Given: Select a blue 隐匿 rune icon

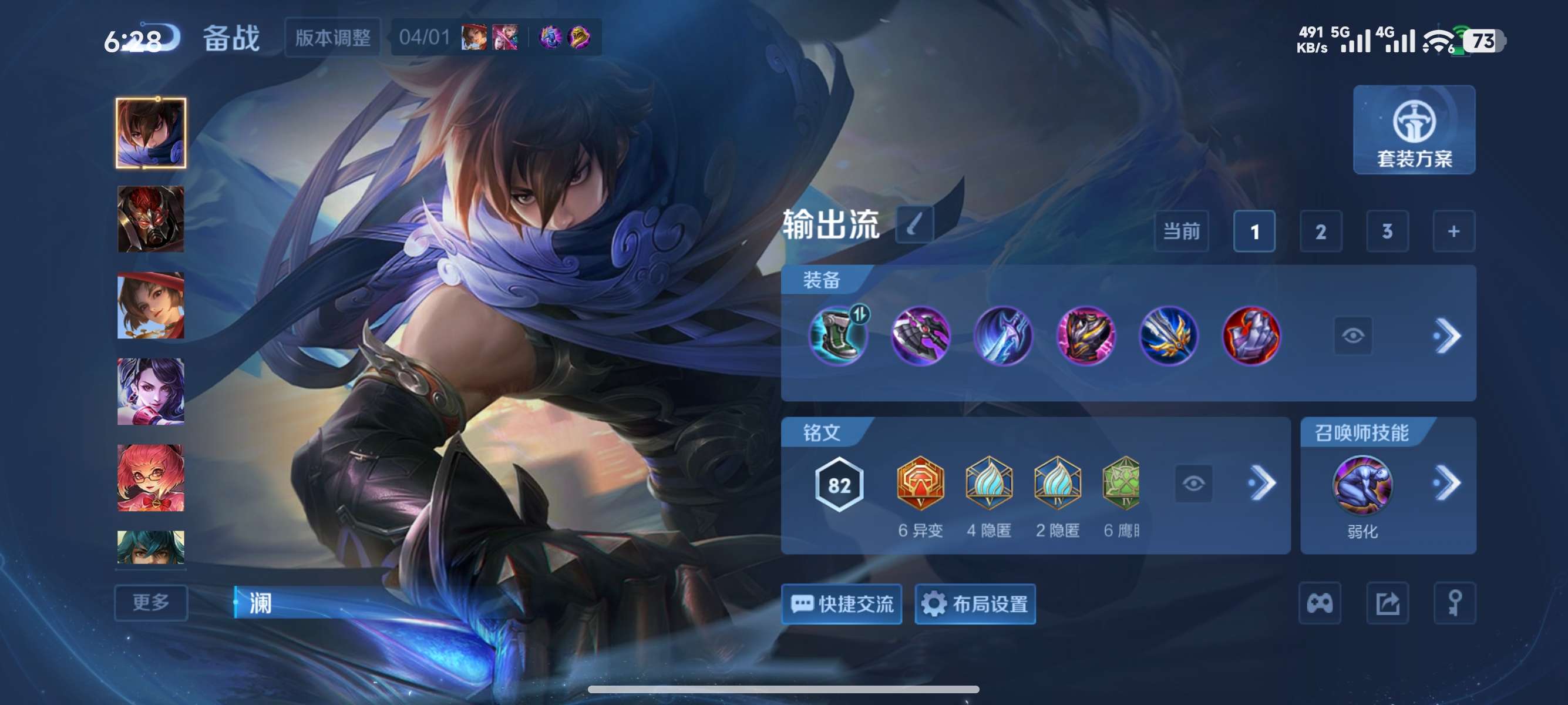Looking at the screenshot, I should [989, 484].
